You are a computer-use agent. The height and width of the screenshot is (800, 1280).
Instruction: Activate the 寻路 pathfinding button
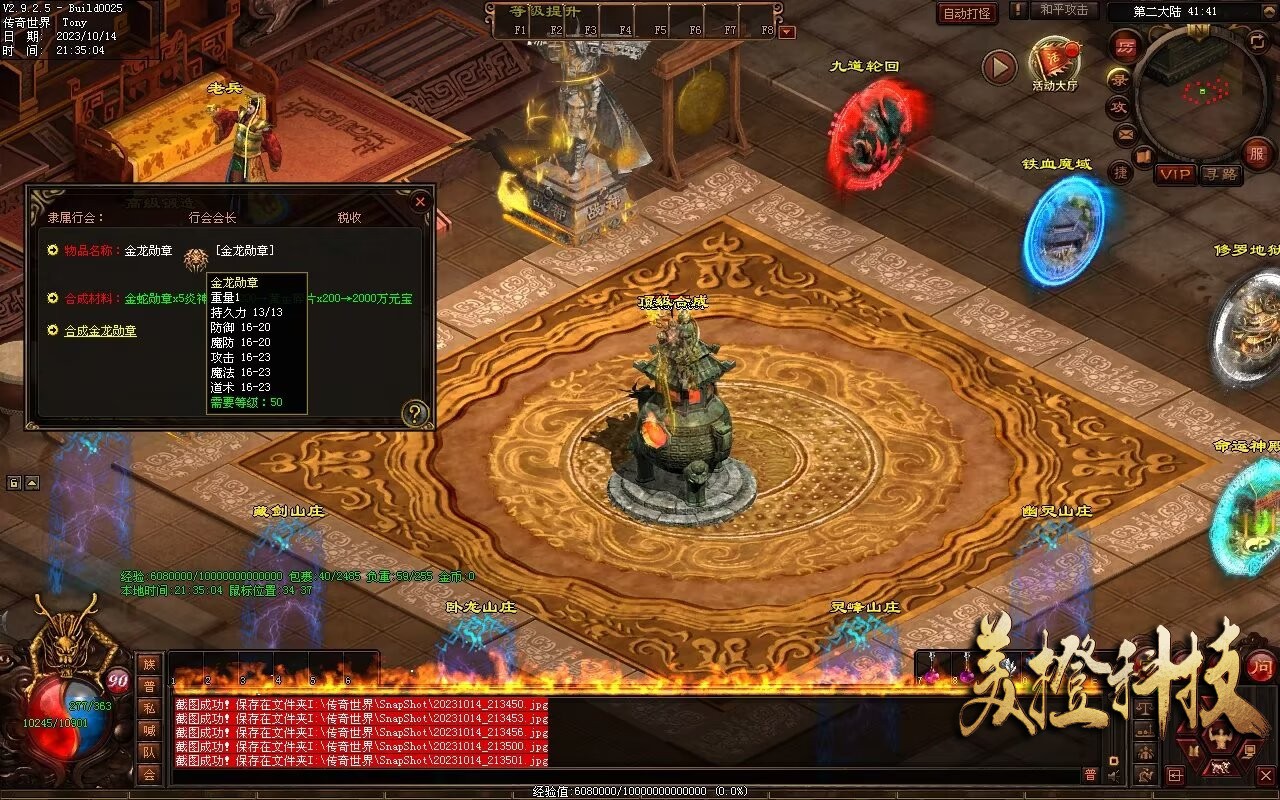(x=1220, y=174)
